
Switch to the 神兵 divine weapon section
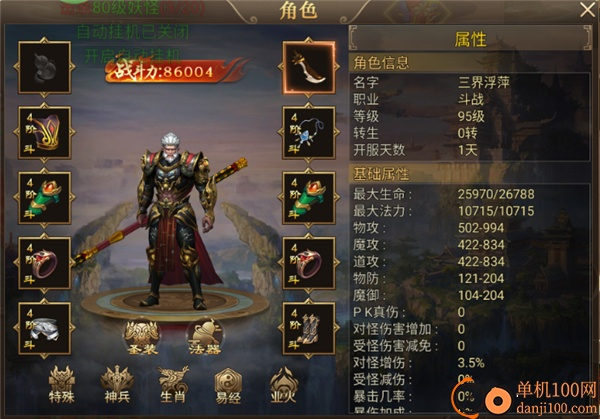pos(116,385)
